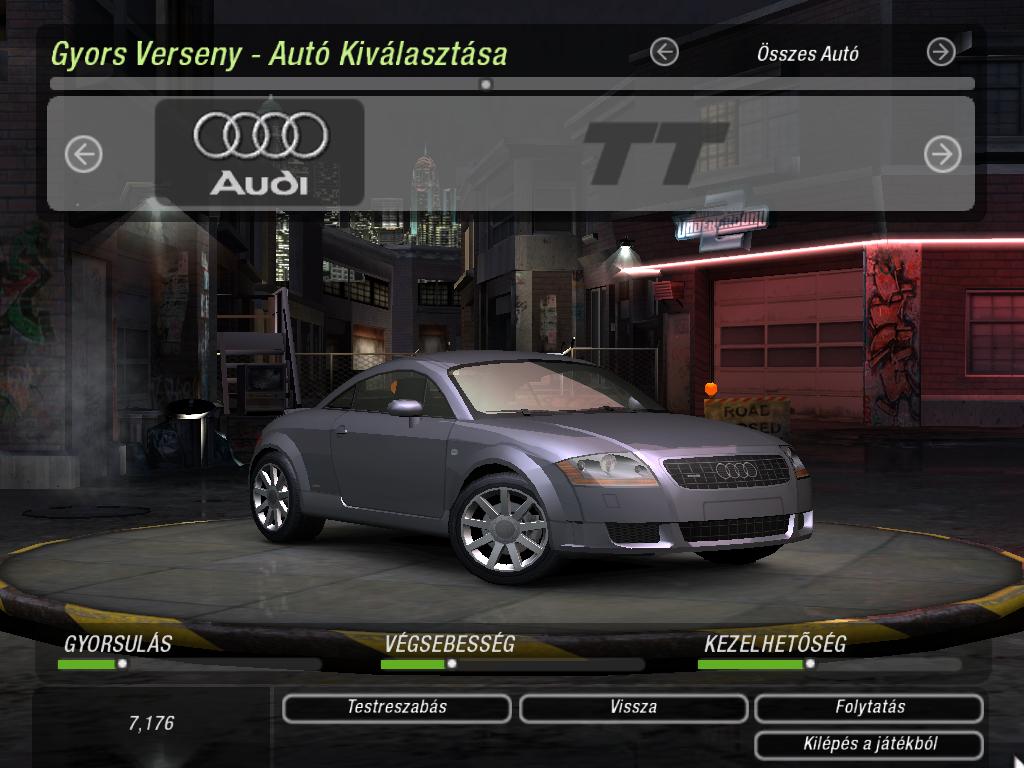Go back with the Vissza button
This screenshot has height=768, width=1024.
click(633, 708)
